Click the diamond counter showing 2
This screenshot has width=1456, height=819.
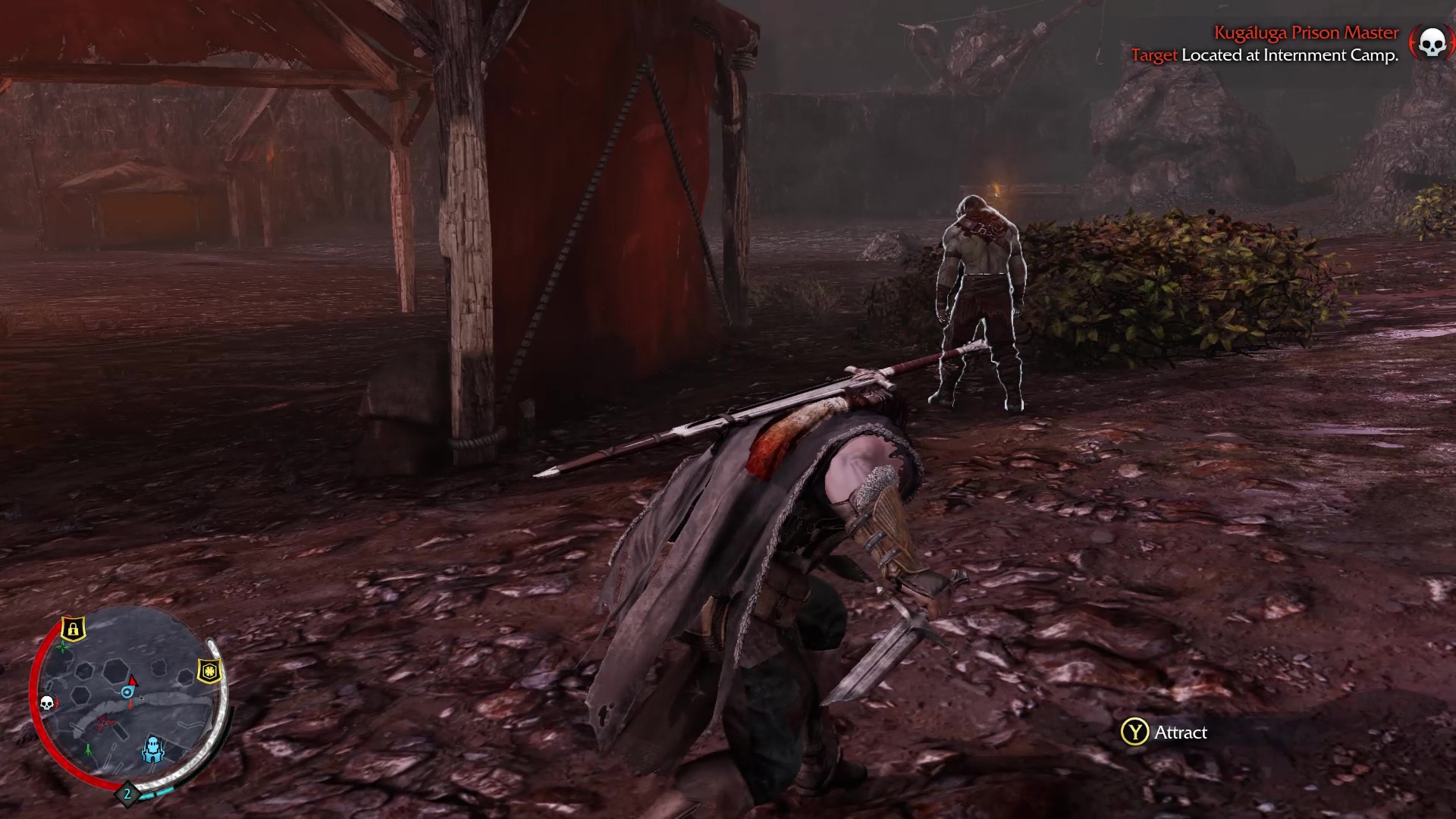click(127, 794)
